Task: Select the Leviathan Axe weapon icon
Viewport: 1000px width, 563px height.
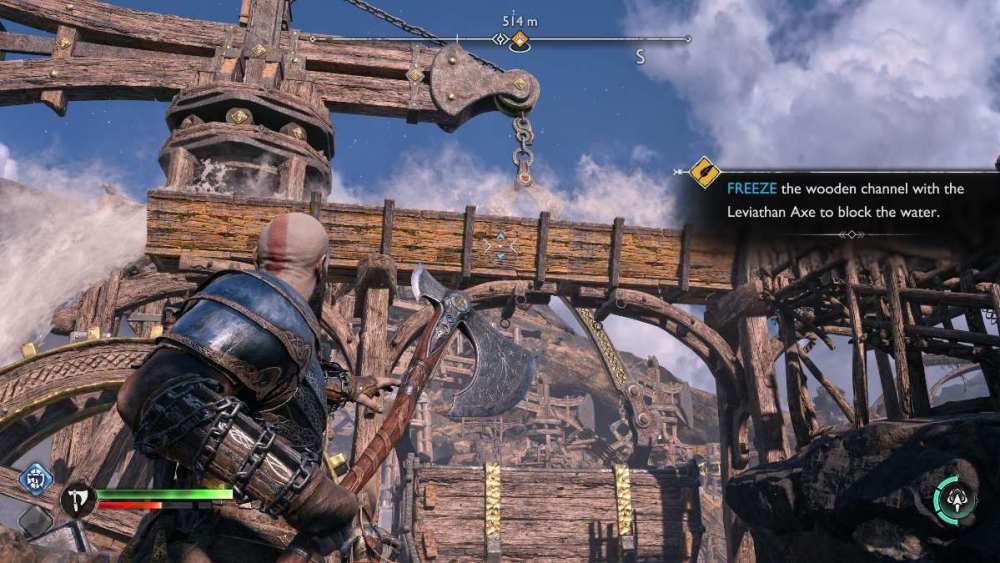Action: (76, 497)
